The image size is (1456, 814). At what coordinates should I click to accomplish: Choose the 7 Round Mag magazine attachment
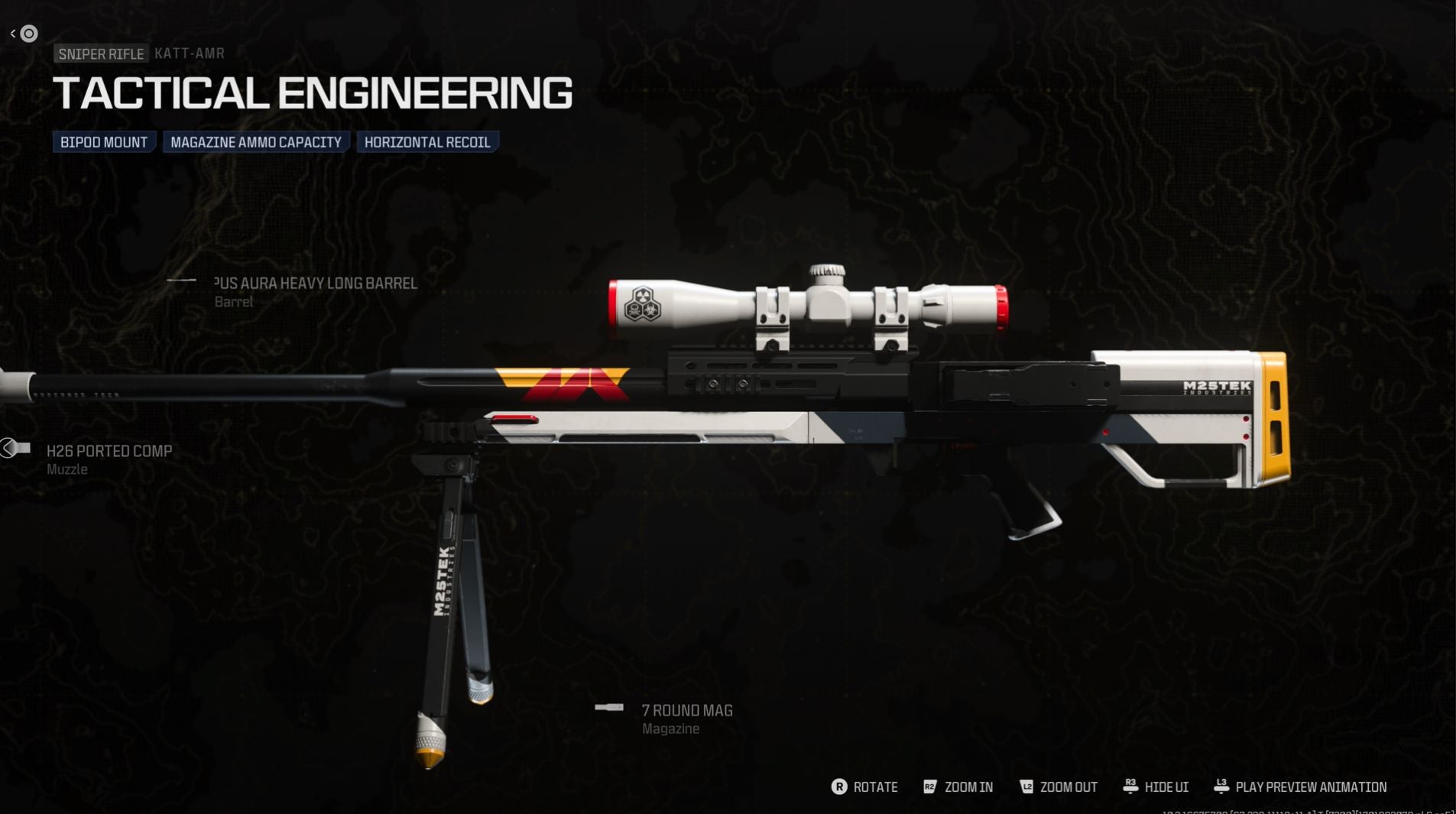(686, 711)
